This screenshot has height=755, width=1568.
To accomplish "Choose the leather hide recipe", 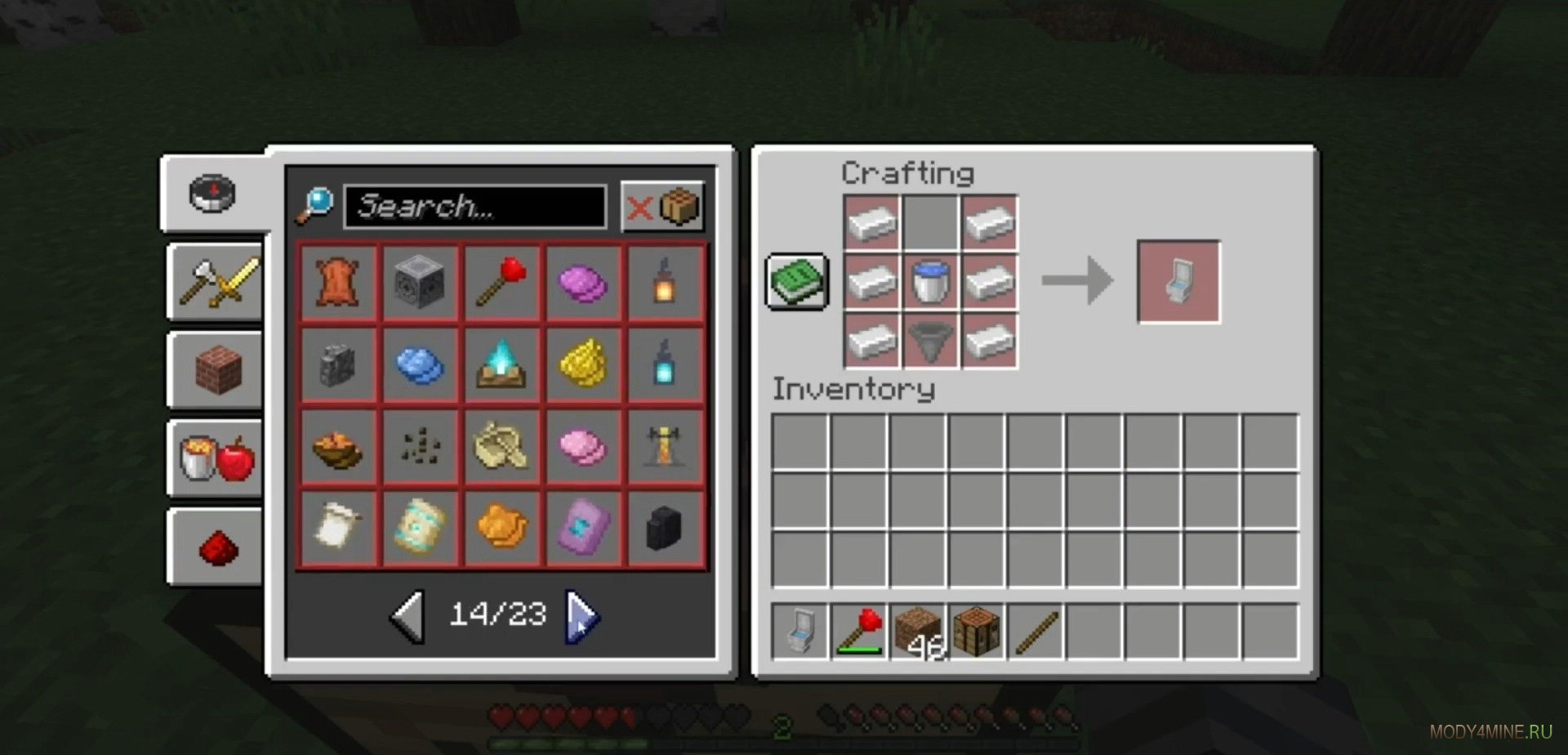I will click(338, 283).
